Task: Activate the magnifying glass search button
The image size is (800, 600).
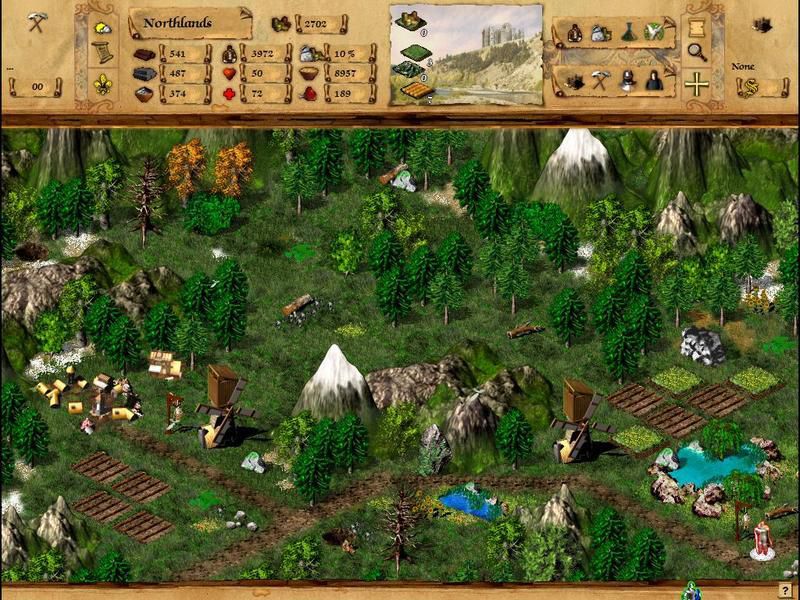Action: tap(697, 53)
